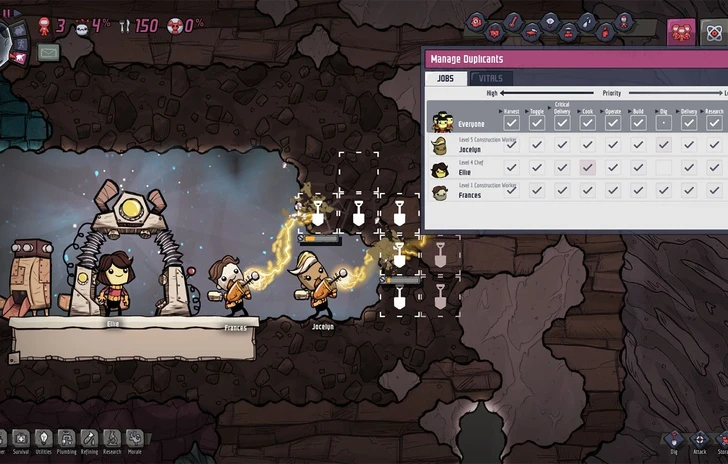Screen dimensions: 728x464
Task: Open the research atom screen button
Action: (715, 32)
